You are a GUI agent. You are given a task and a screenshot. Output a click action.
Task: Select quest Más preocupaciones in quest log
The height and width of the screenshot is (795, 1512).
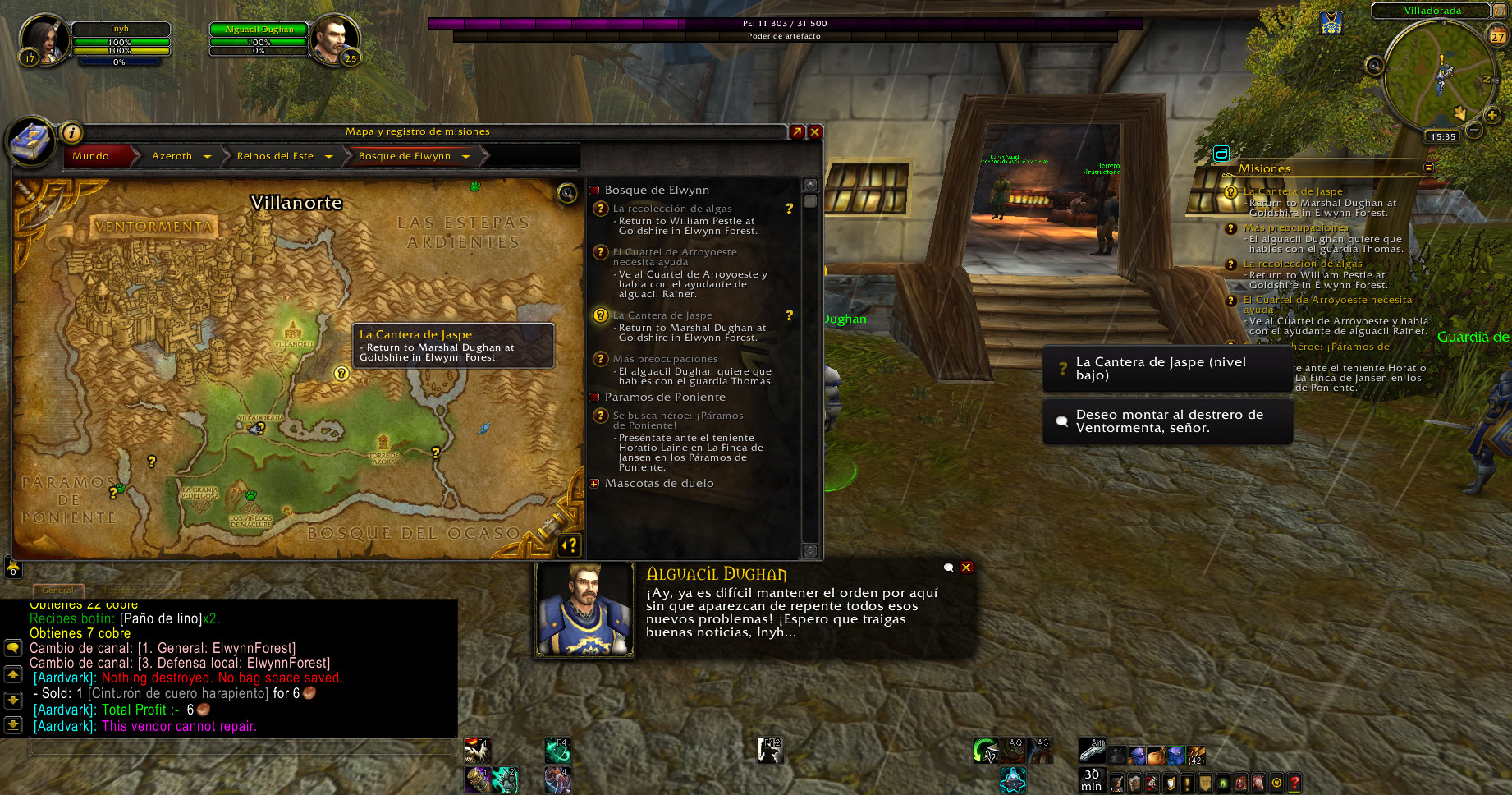pyautogui.click(x=665, y=359)
